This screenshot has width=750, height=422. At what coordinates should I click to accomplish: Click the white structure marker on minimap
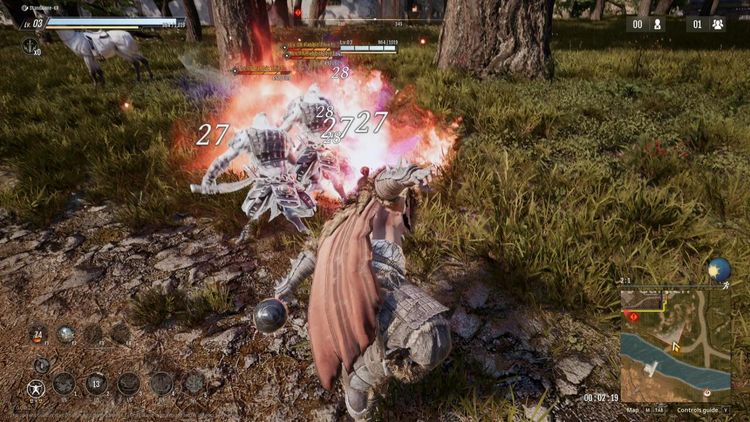pos(650,371)
